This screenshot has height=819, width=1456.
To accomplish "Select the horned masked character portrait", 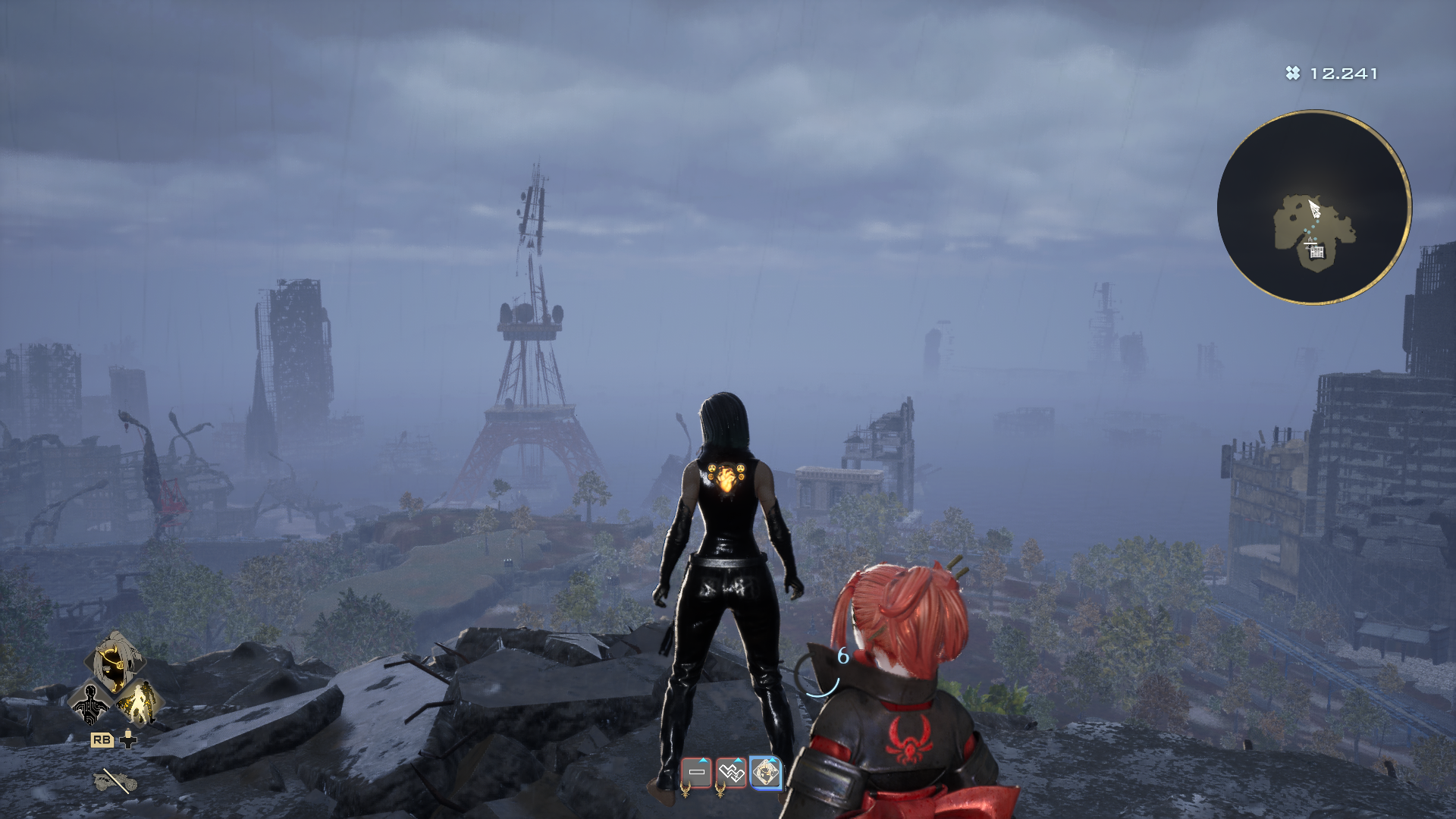I will pos(115,661).
